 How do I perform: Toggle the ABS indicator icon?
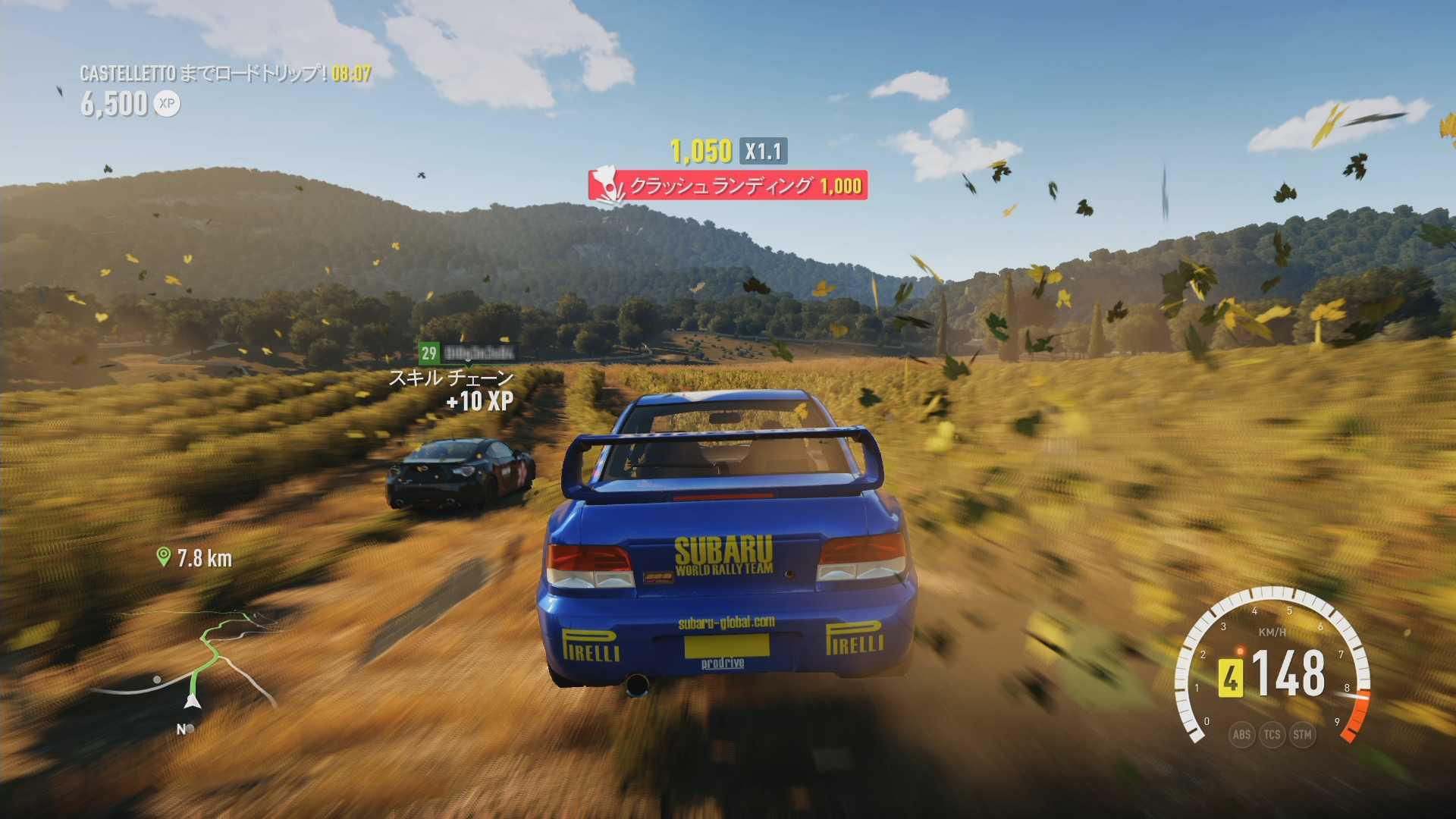pos(1241,734)
